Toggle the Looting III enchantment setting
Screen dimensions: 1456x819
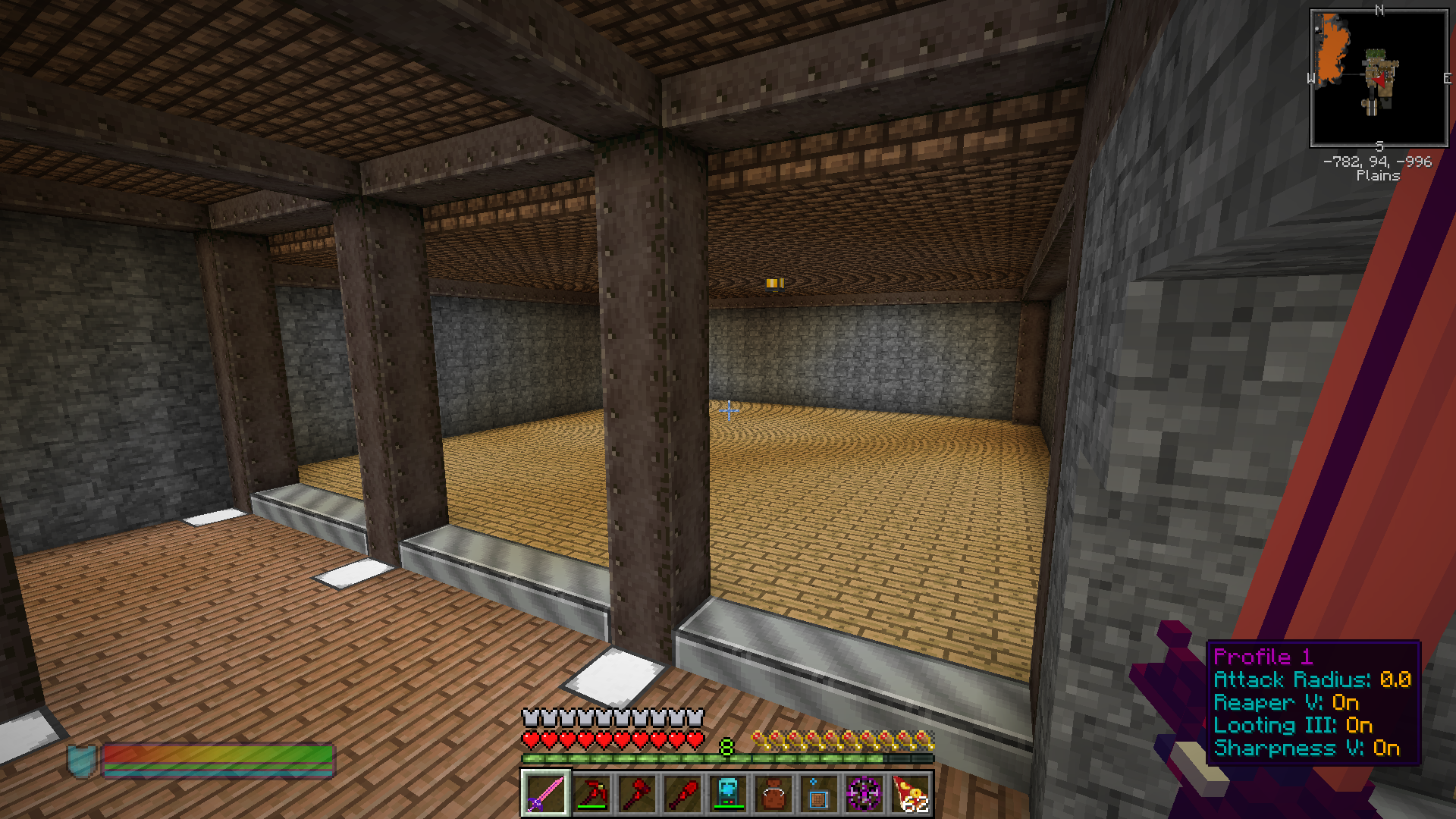tap(1293, 725)
